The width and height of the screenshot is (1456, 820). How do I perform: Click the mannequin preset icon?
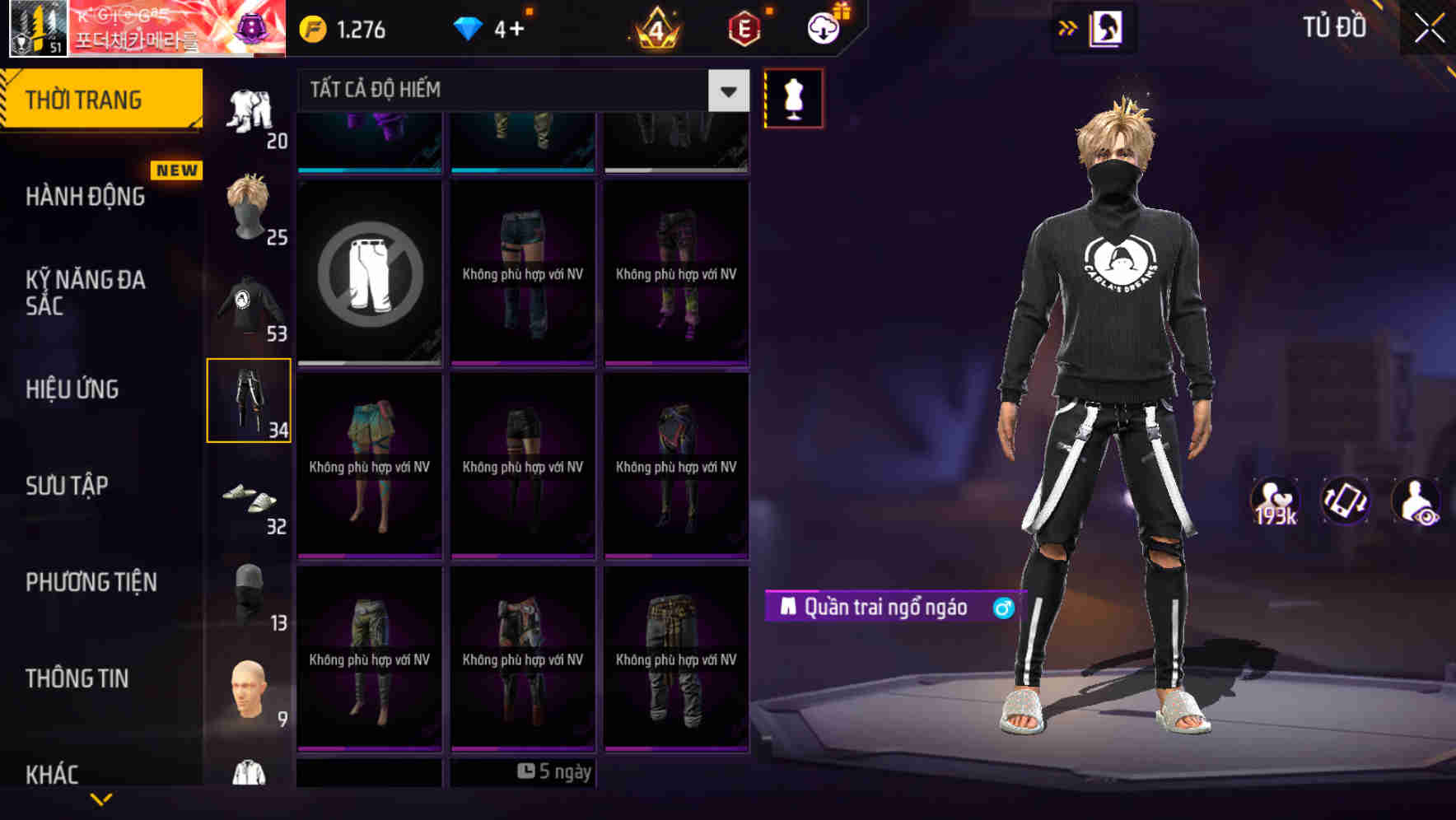point(793,96)
